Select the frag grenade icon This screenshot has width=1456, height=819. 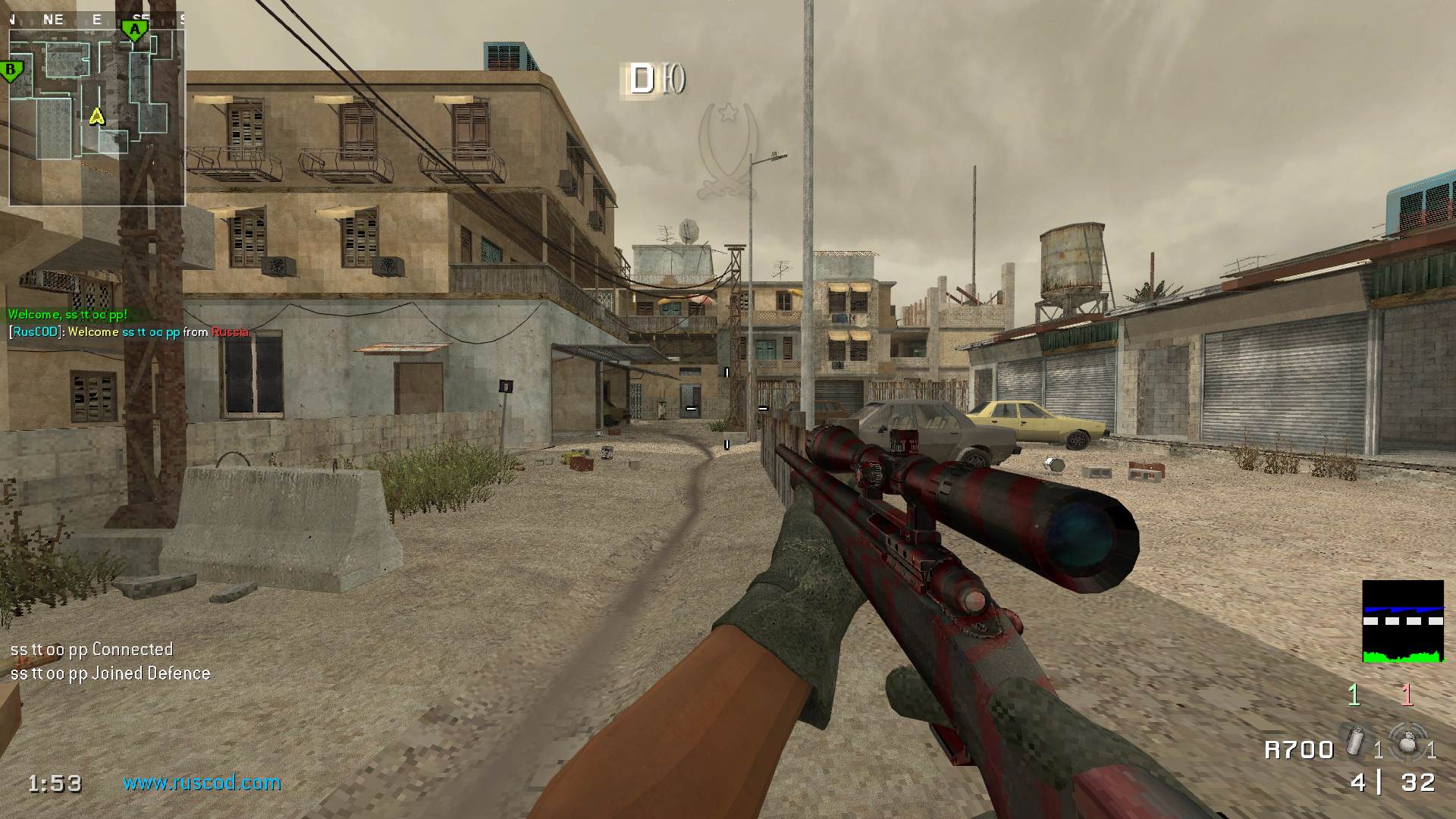click(x=1407, y=742)
